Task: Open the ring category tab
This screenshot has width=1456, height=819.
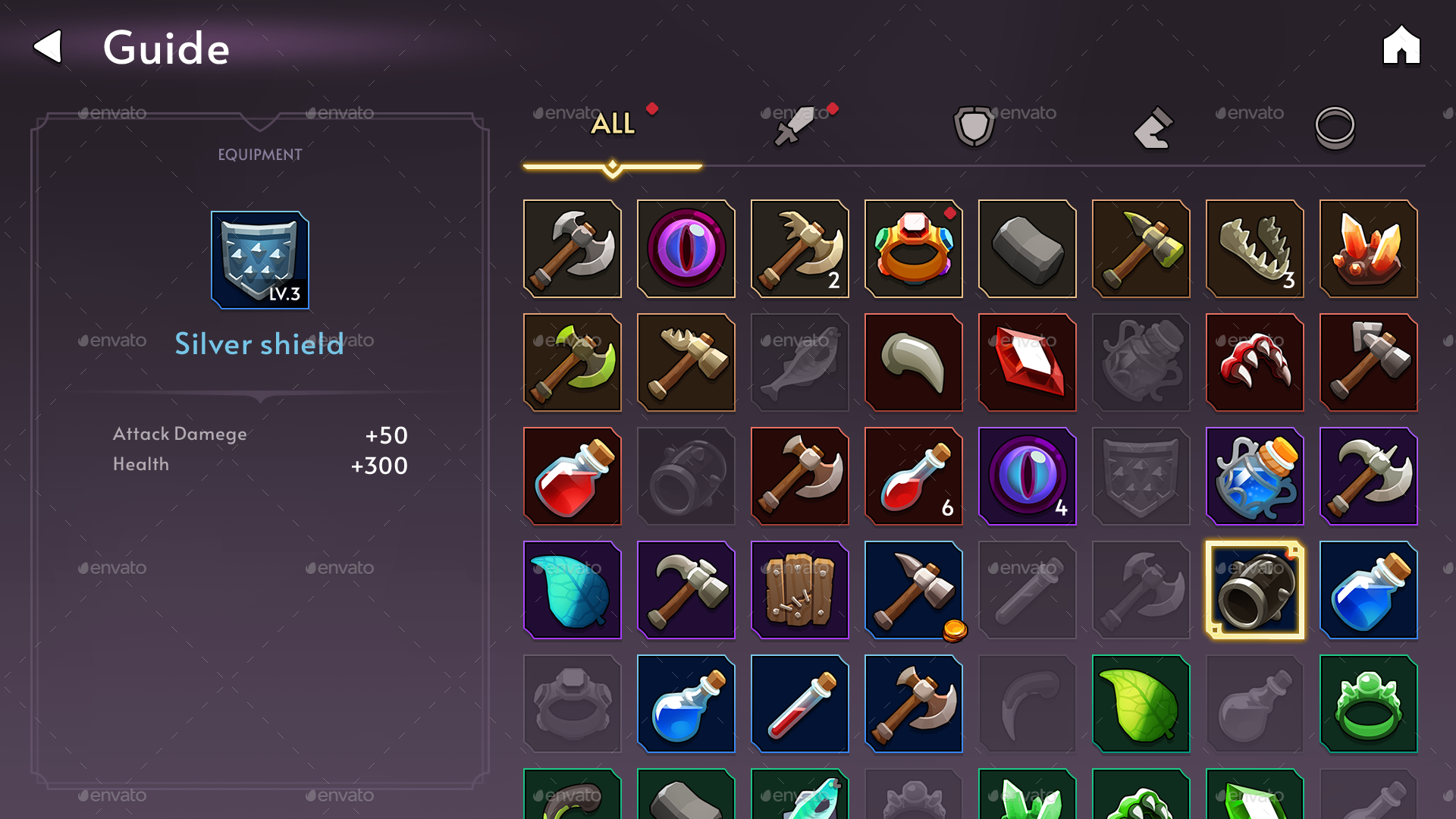Action: pyautogui.click(x=1335, y=127)
